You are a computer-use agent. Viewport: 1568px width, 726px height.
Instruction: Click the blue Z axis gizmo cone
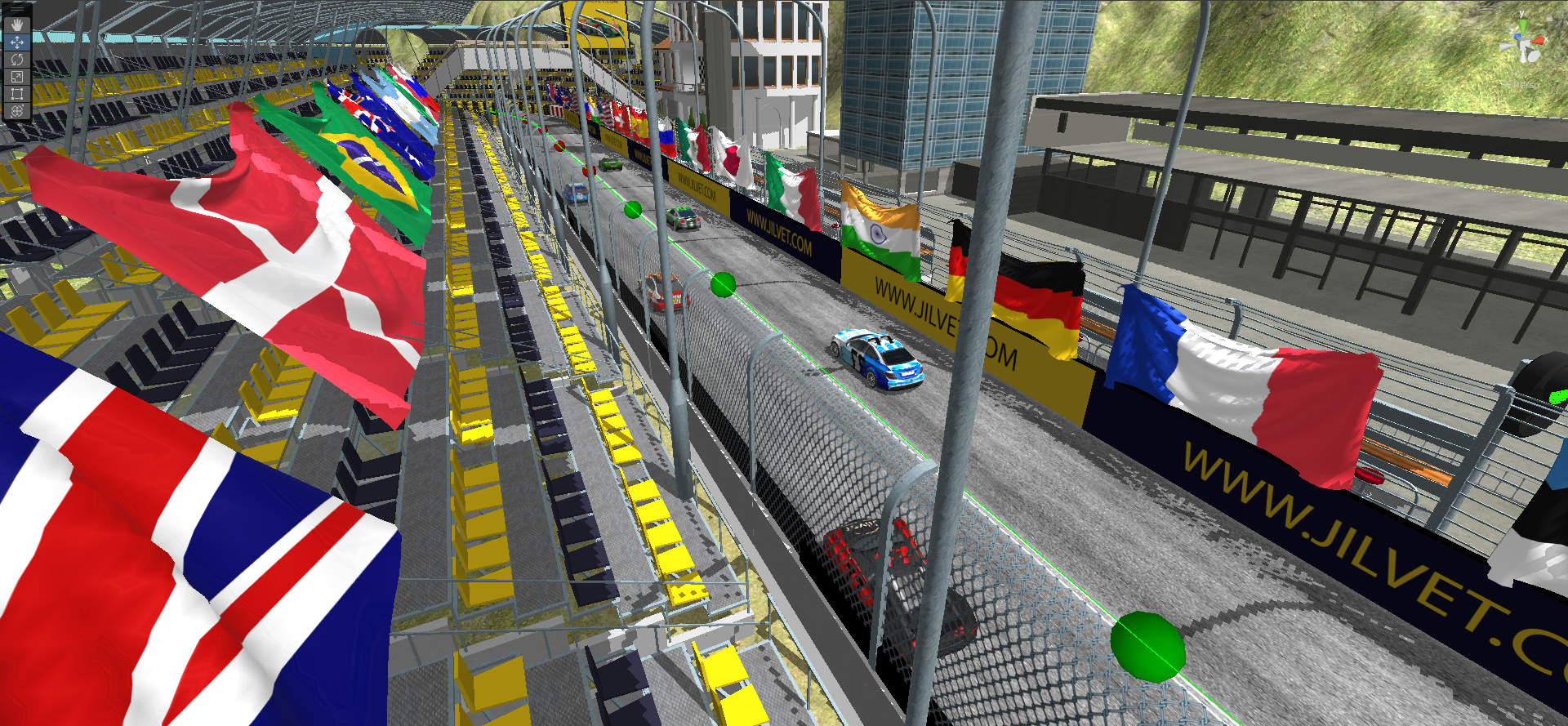coord(1517,36)
